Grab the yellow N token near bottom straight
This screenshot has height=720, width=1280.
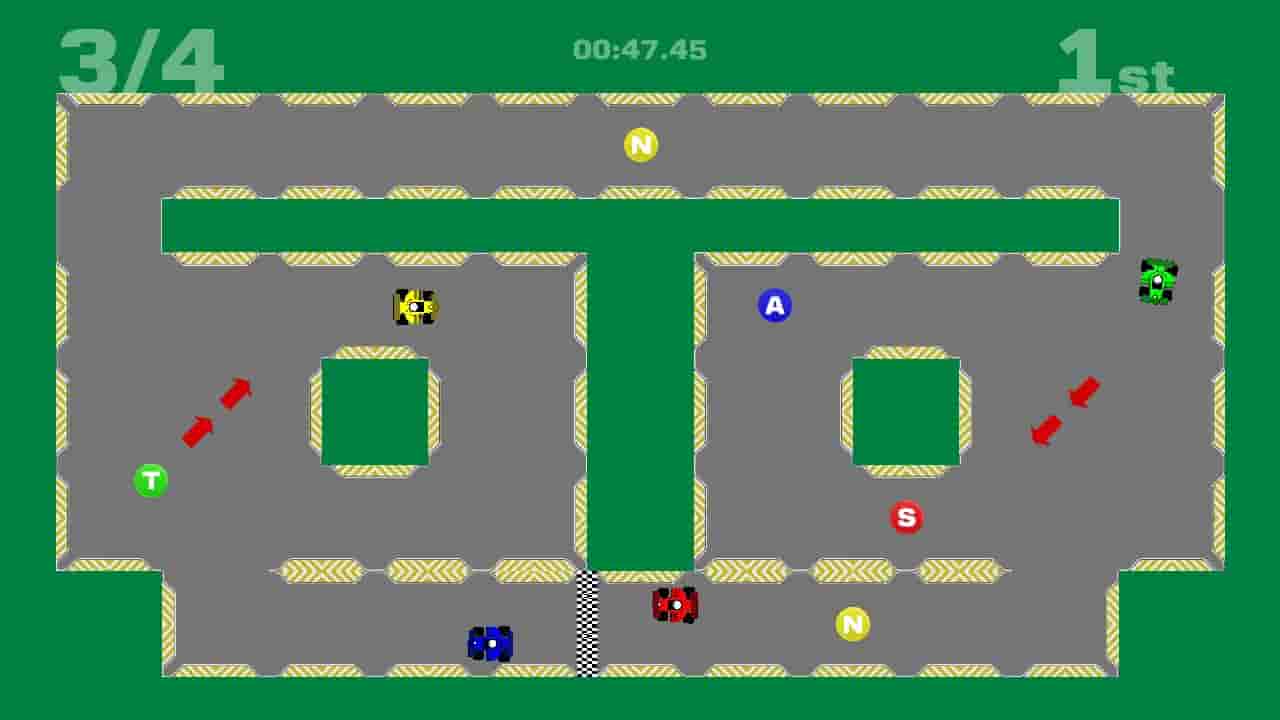(x=851, y=622)
